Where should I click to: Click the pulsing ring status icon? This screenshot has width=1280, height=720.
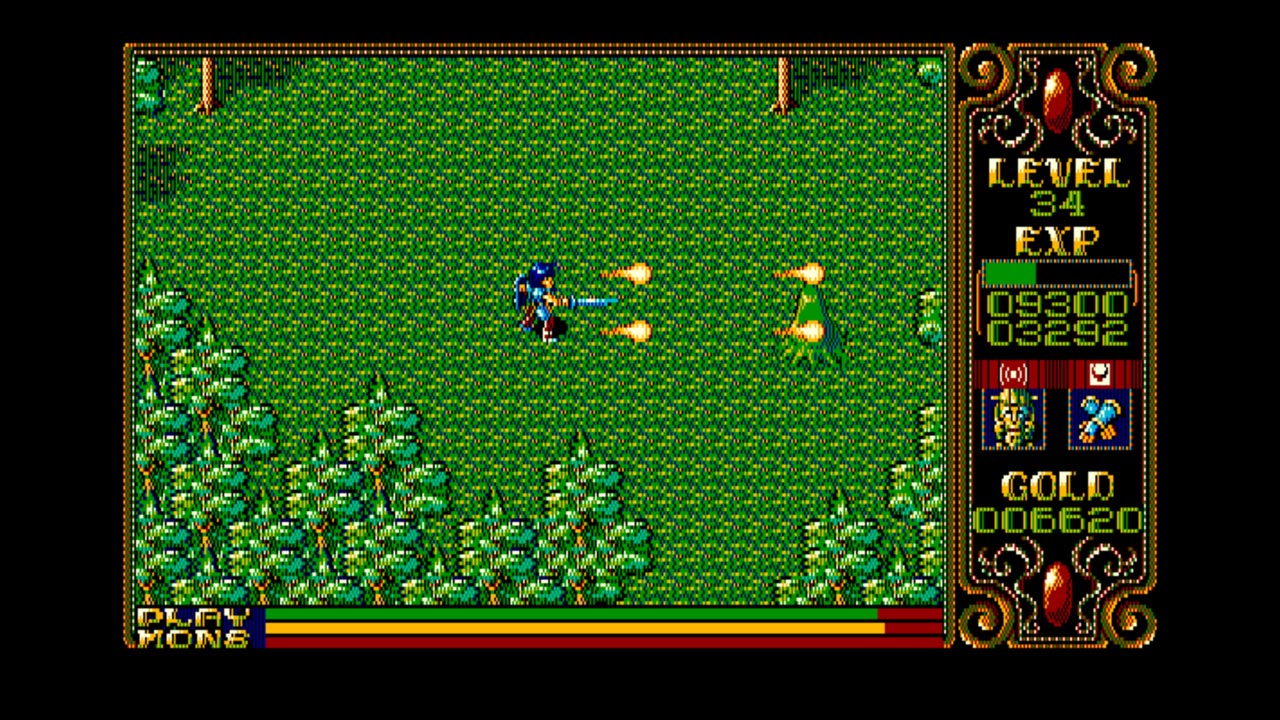click(x=1012, y=373)
